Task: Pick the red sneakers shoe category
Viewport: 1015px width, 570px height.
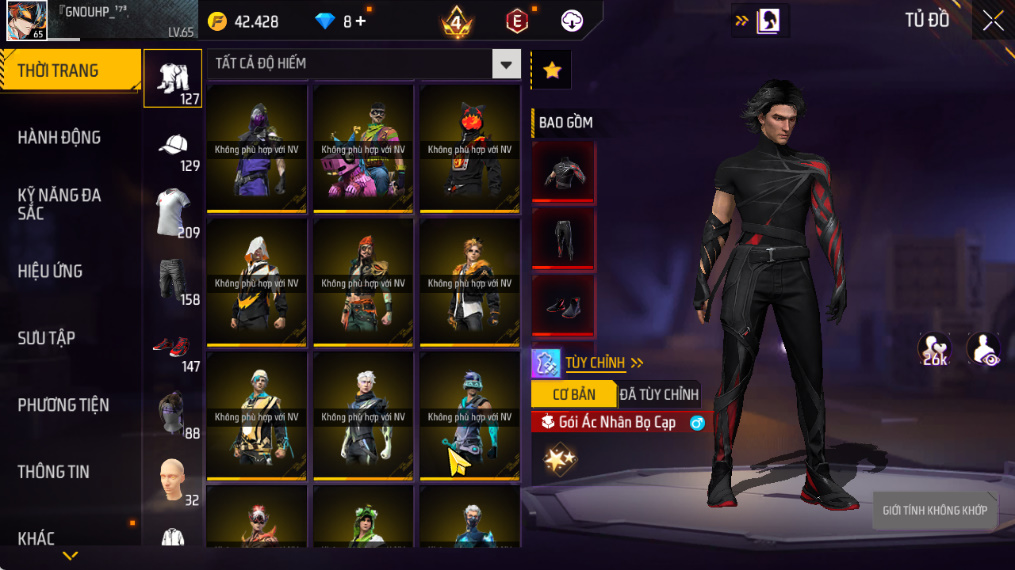Action: 173,346
